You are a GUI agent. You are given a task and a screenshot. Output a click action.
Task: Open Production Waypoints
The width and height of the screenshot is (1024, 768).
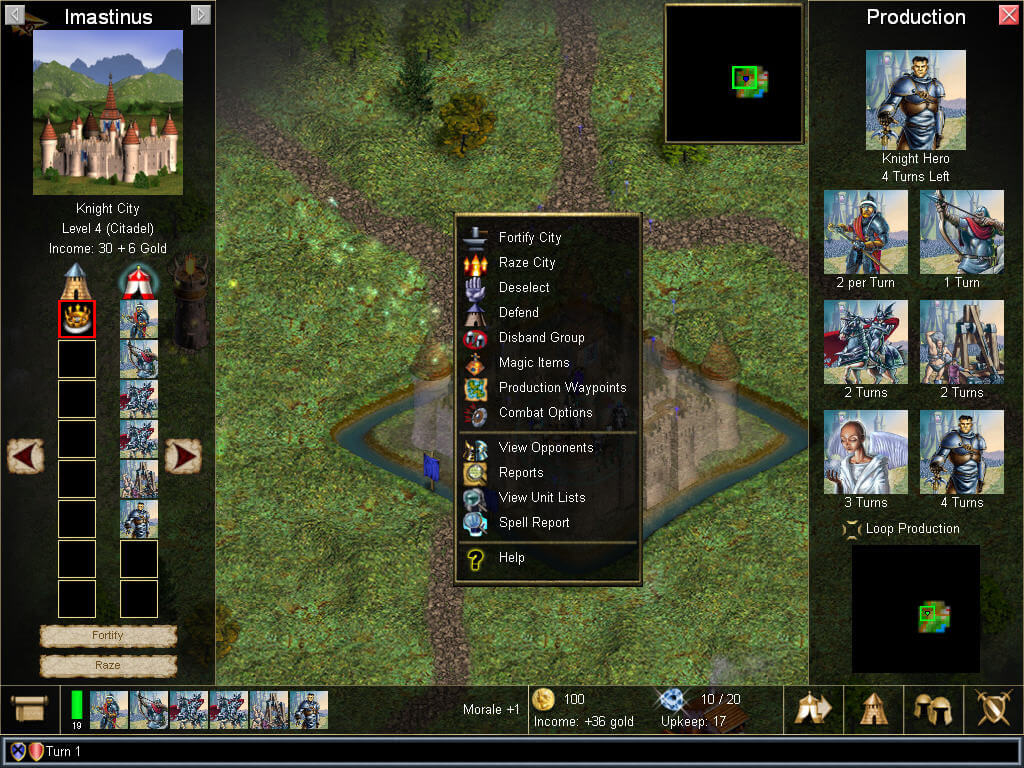tap(562, 388)
